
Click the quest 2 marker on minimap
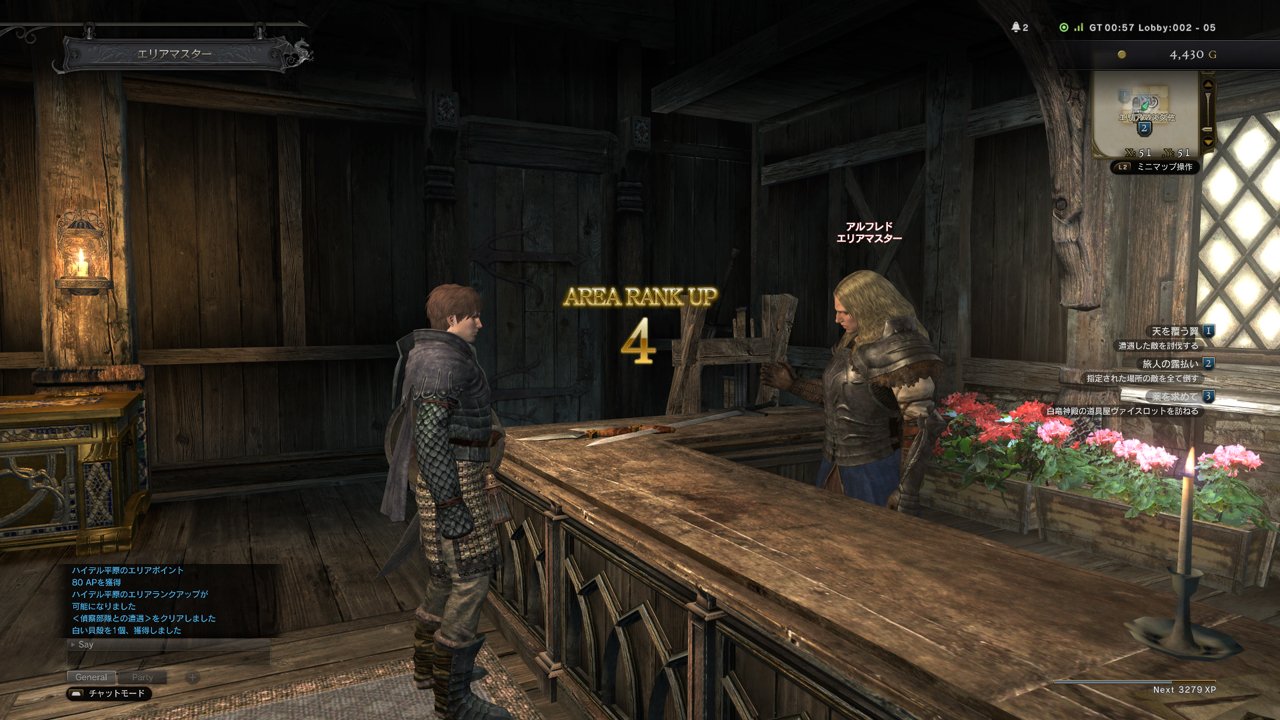(x=1145, y=128)
